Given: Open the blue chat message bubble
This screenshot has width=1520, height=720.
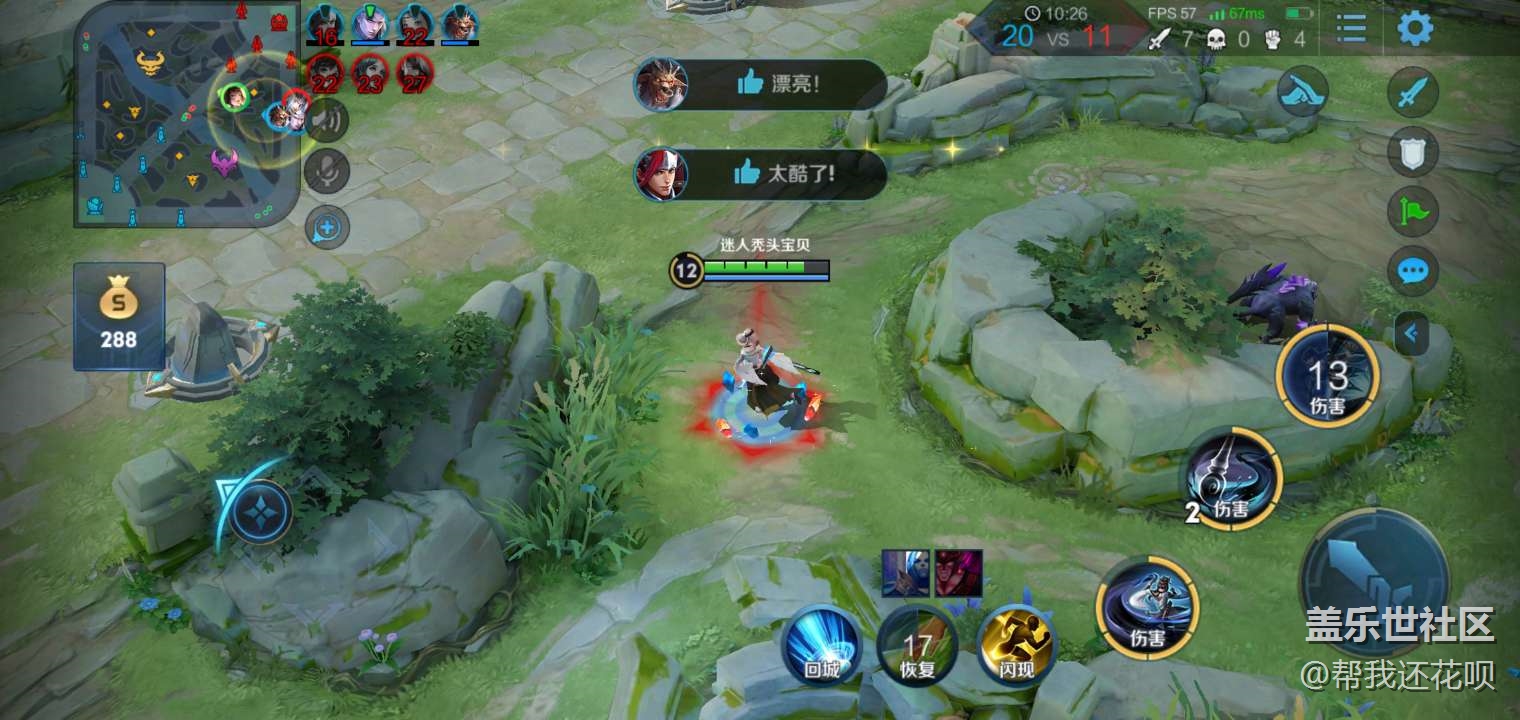Looking at the screenshot, I should coord(1413,271).
